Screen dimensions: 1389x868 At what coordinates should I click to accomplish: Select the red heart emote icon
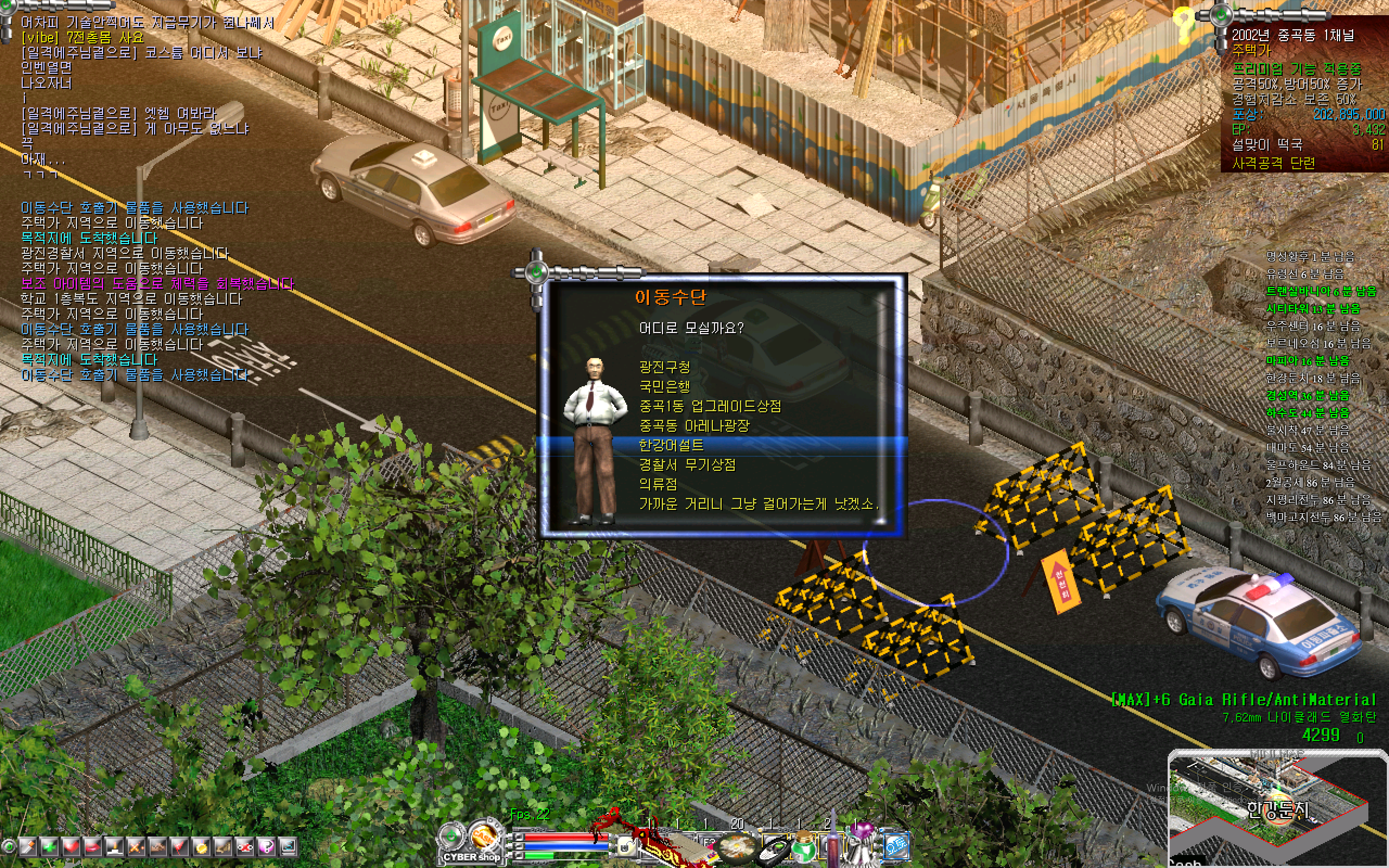click(71, 848)
